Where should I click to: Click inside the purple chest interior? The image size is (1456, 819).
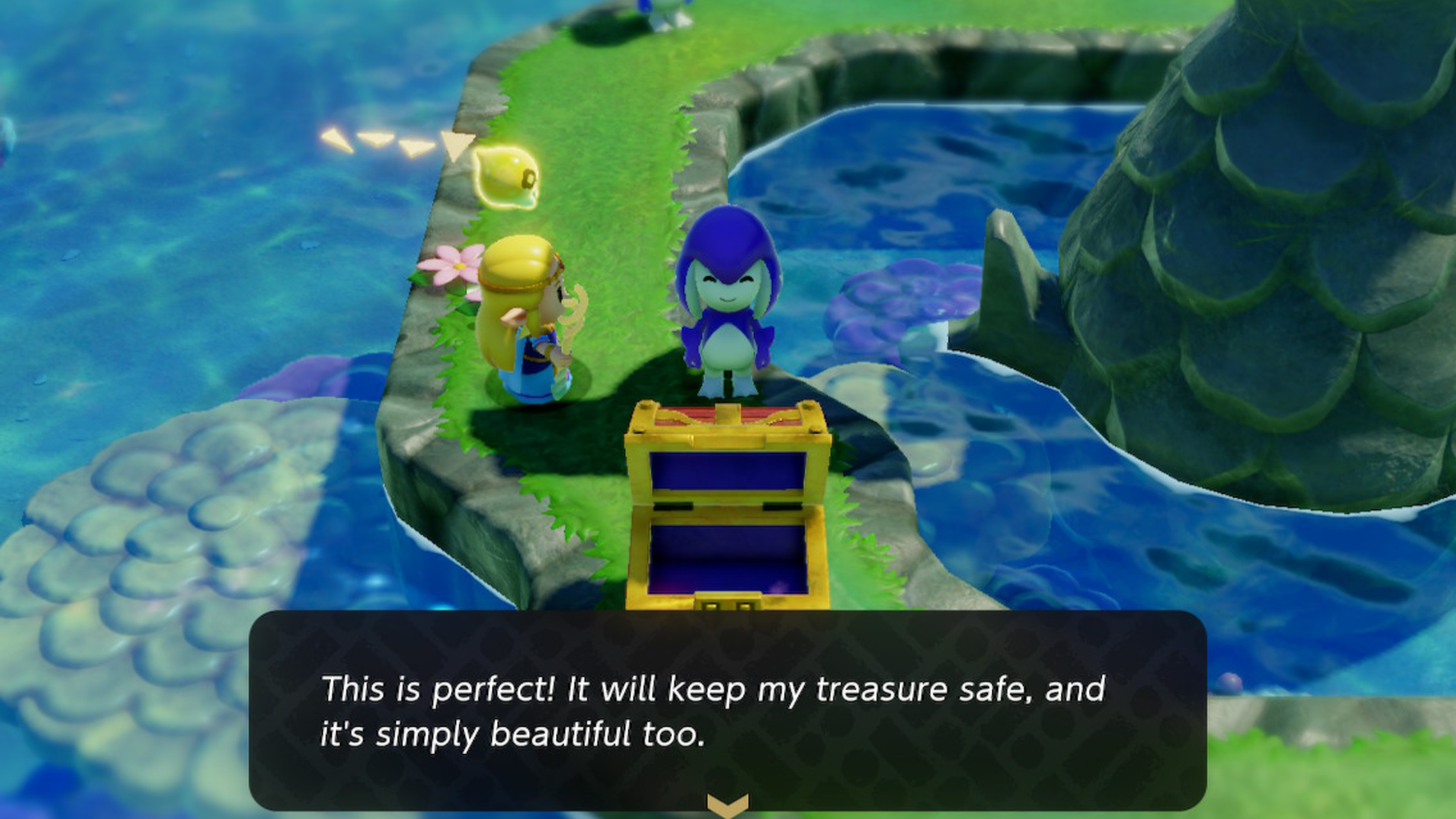click(728, 543)
